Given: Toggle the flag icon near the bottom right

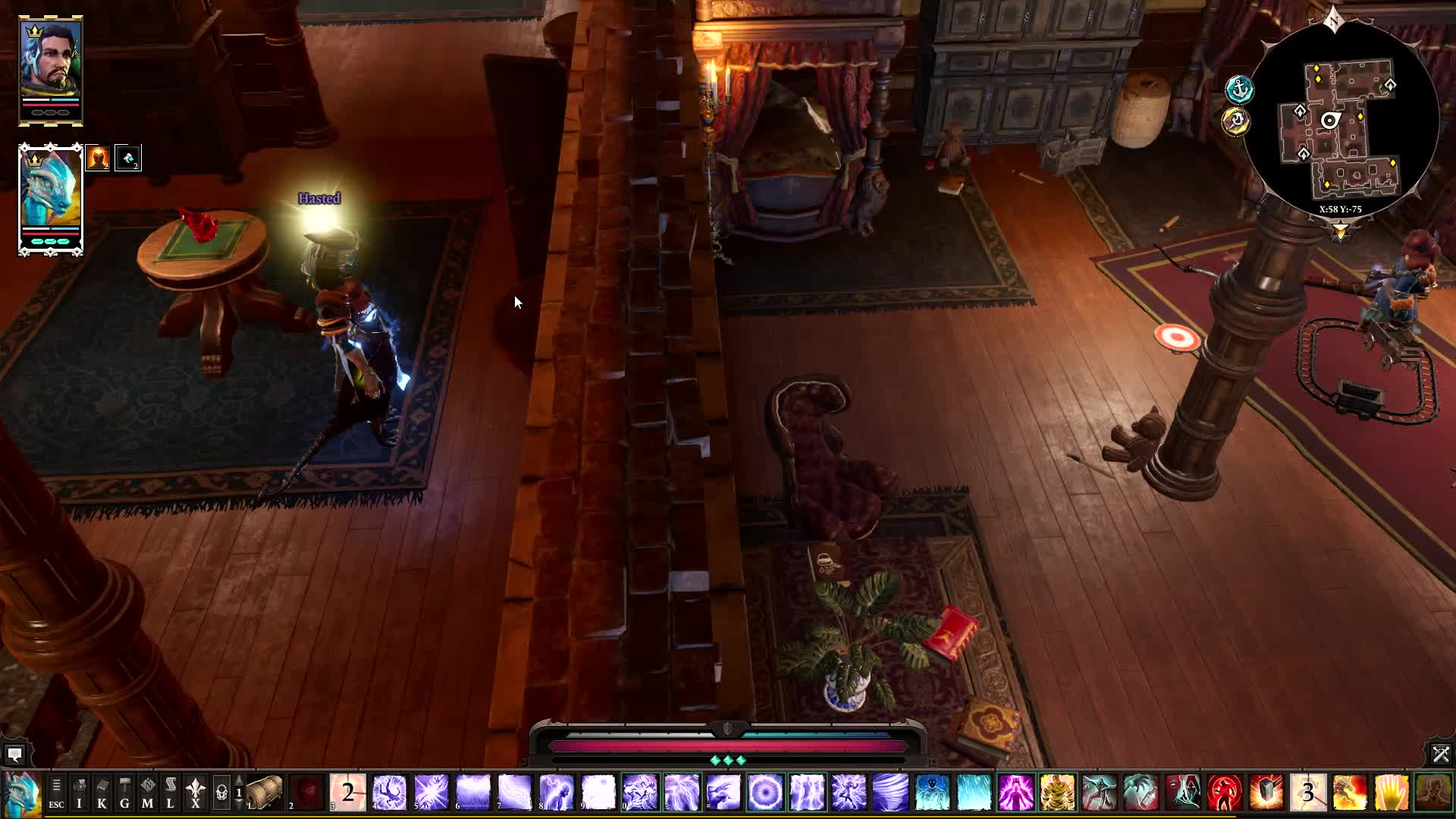Looking at the screenshot, I should [x=1441, y=754].
